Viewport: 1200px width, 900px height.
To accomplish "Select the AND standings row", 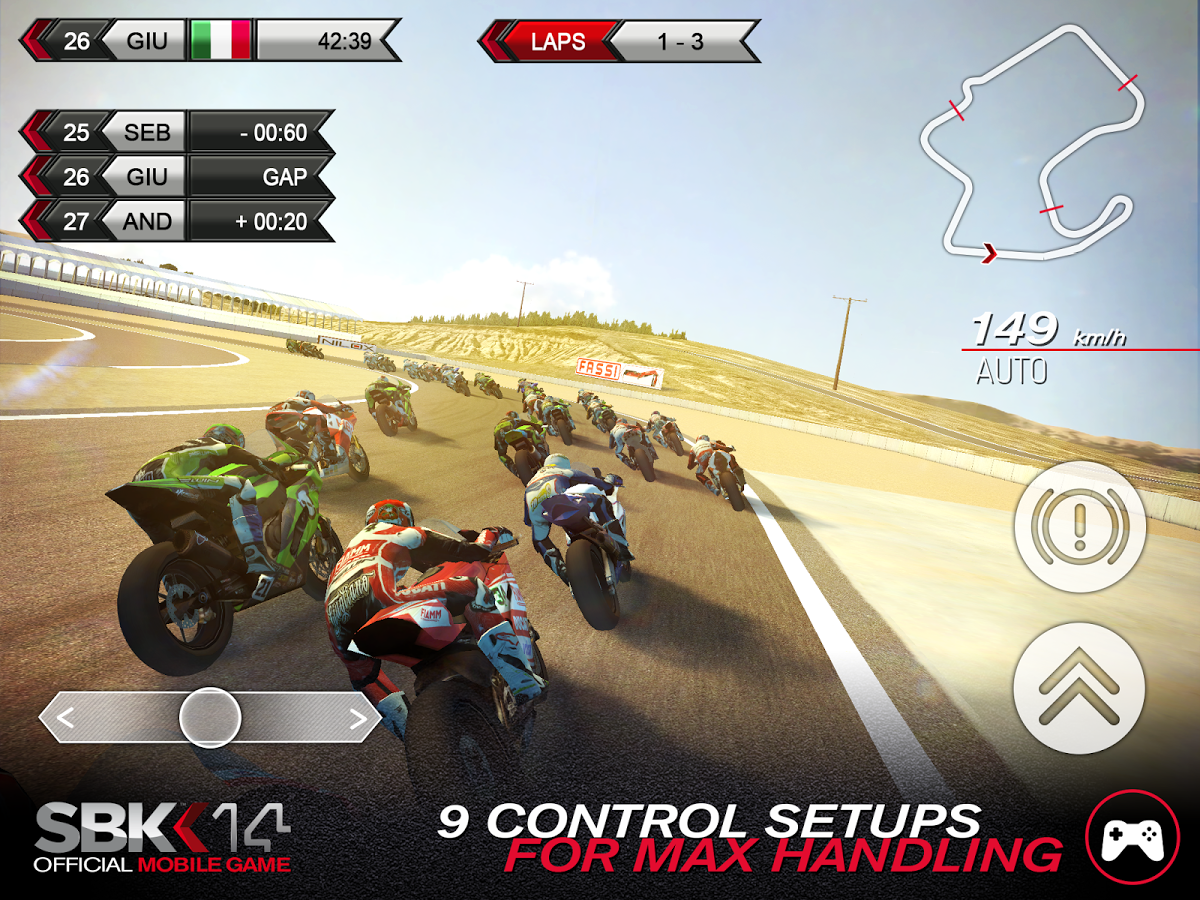I will (178, 221).
